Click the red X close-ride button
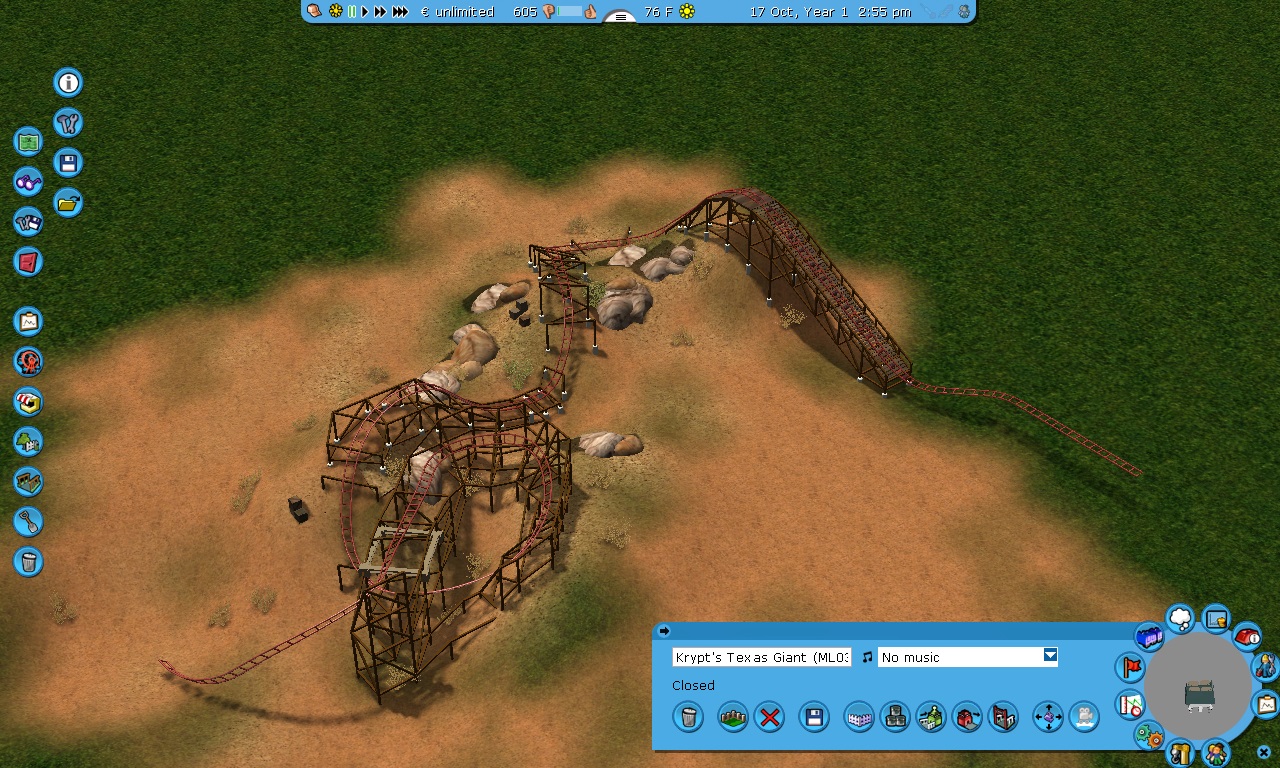This screenshot has height=768, width=1280. point(769,717)
